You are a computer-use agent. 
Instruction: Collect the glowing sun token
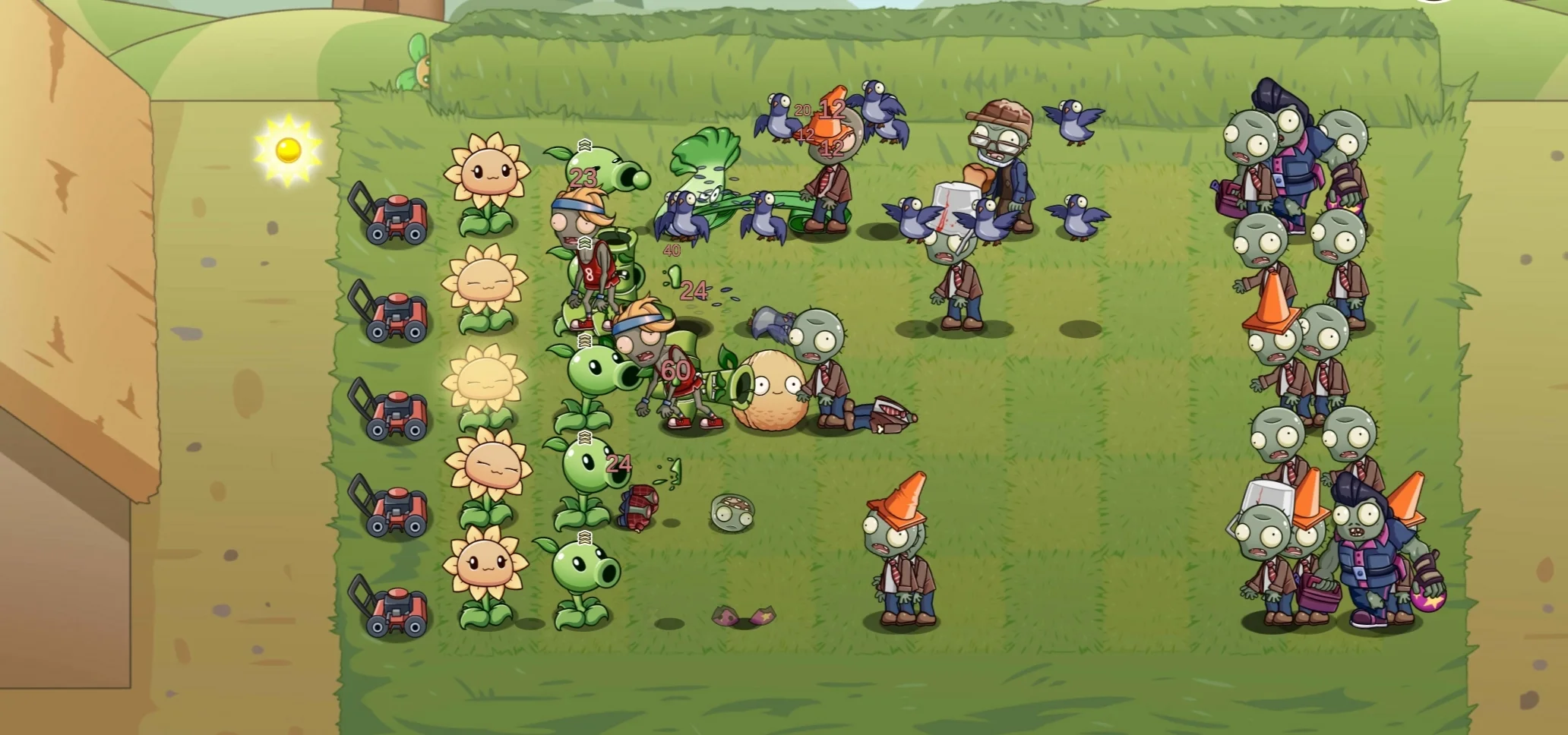pos(287,150)
